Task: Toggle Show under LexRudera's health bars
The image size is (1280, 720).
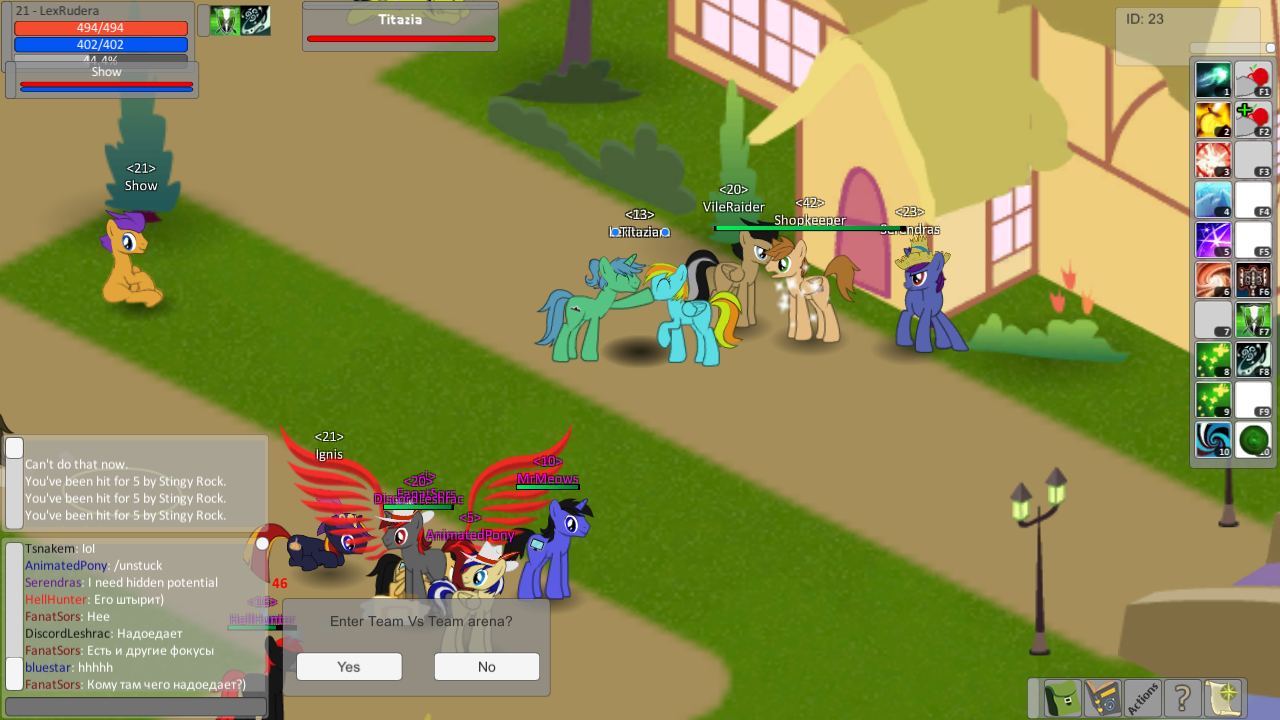Action: pos(105,72)
